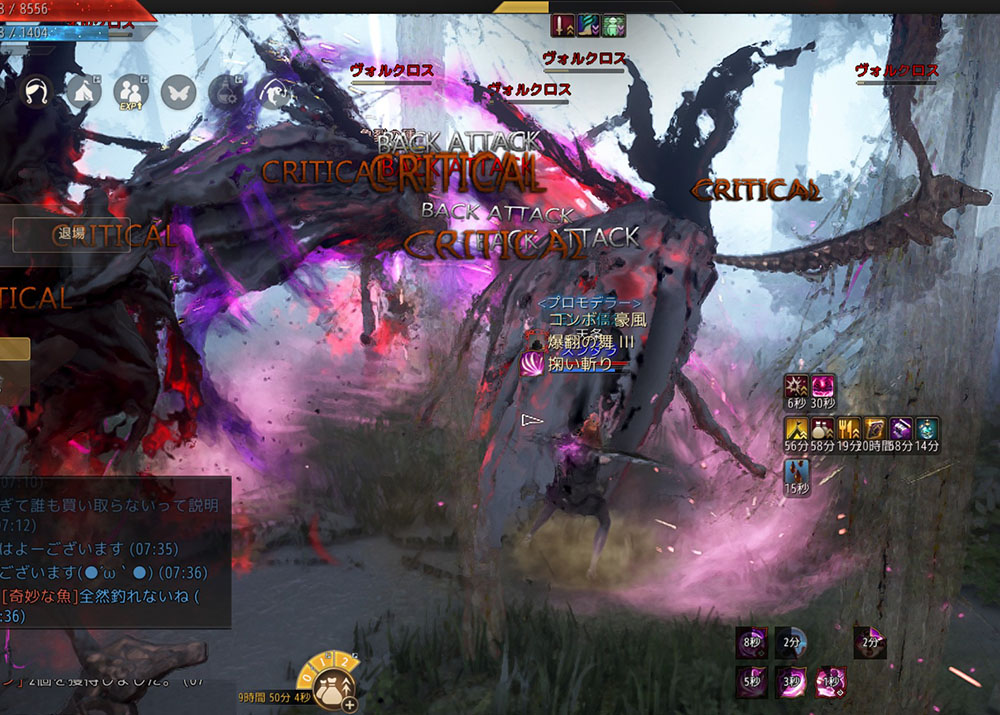Screen dimensions: 1000x715
Task: Inspect the loot sack buff icon
Action: 823,429
